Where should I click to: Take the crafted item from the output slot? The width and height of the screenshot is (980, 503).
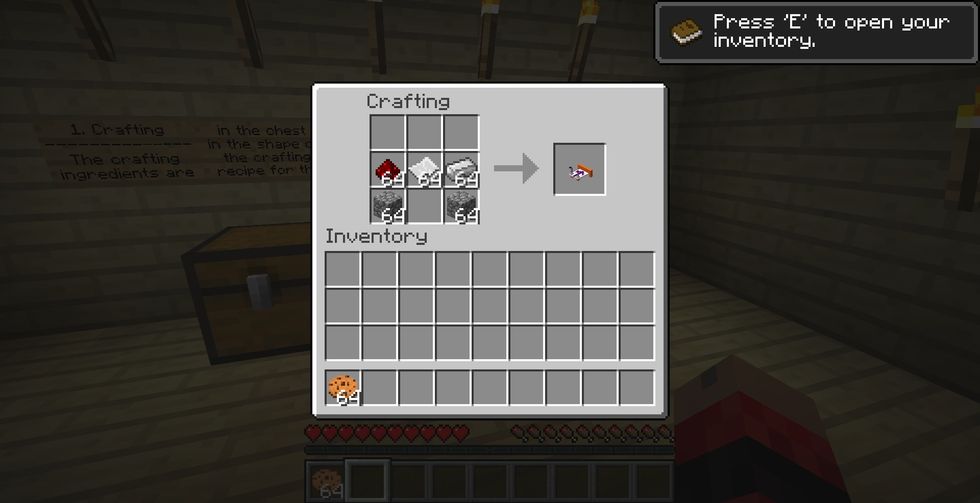(x=579, y=170)
